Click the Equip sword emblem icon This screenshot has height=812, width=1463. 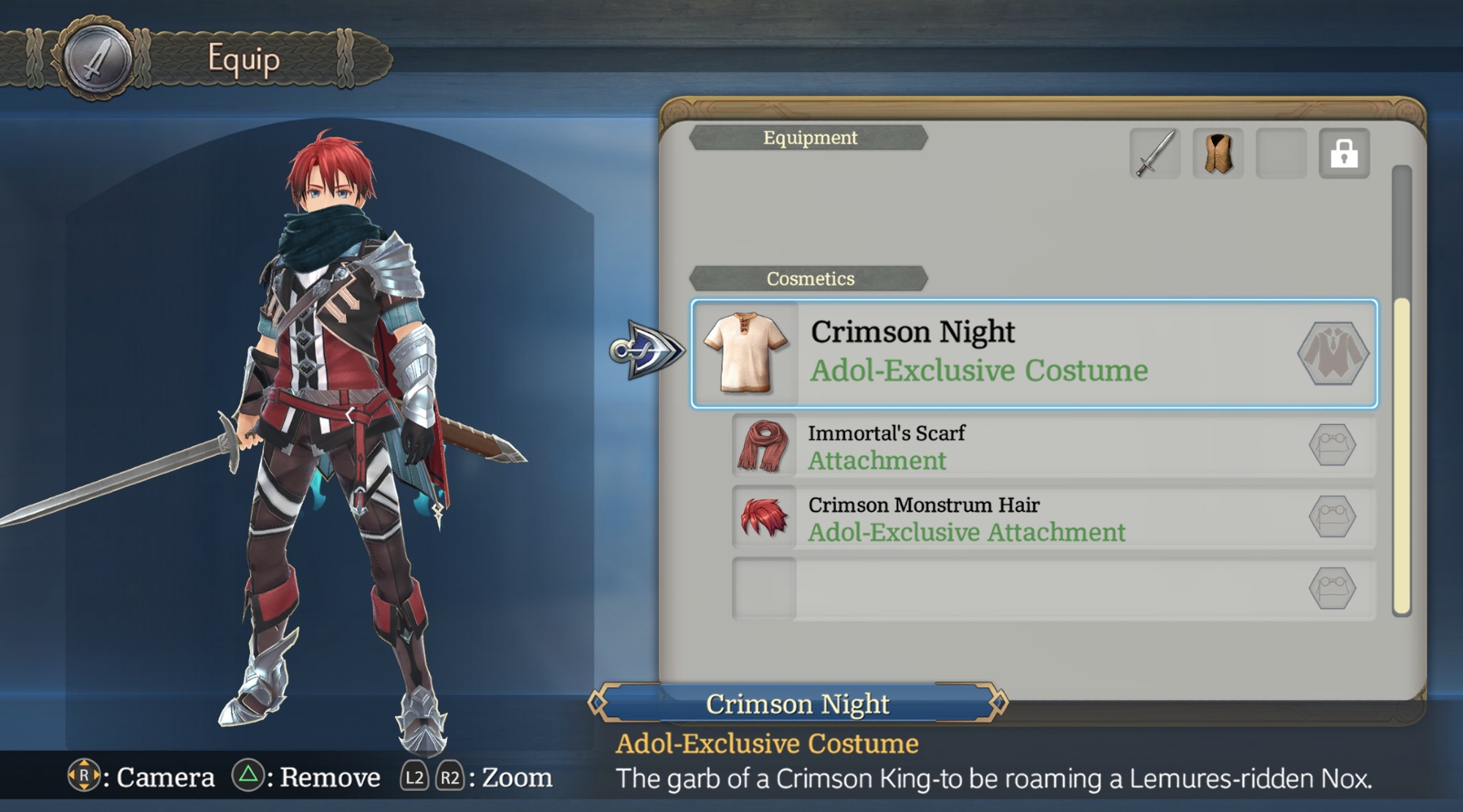click(x=97, y=59)
